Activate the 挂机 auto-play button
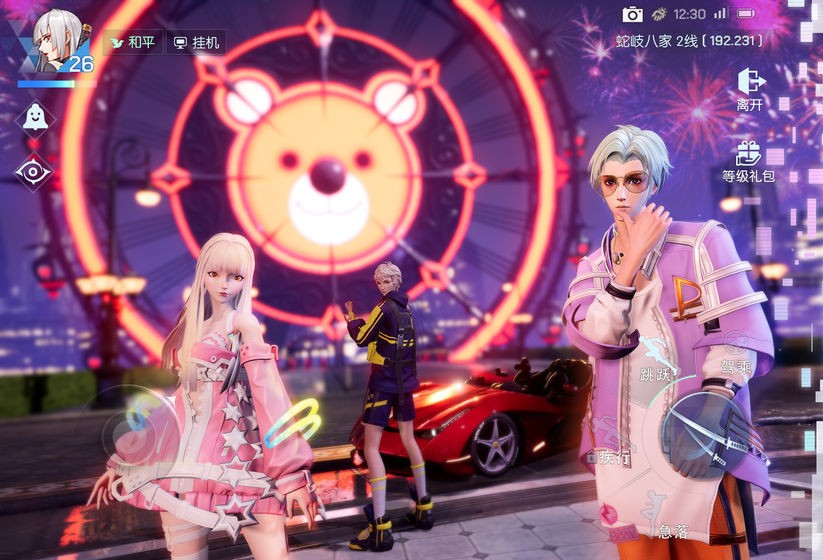This screenshot has width=823, height=560. pyautogui.click(x=196, y=42)
